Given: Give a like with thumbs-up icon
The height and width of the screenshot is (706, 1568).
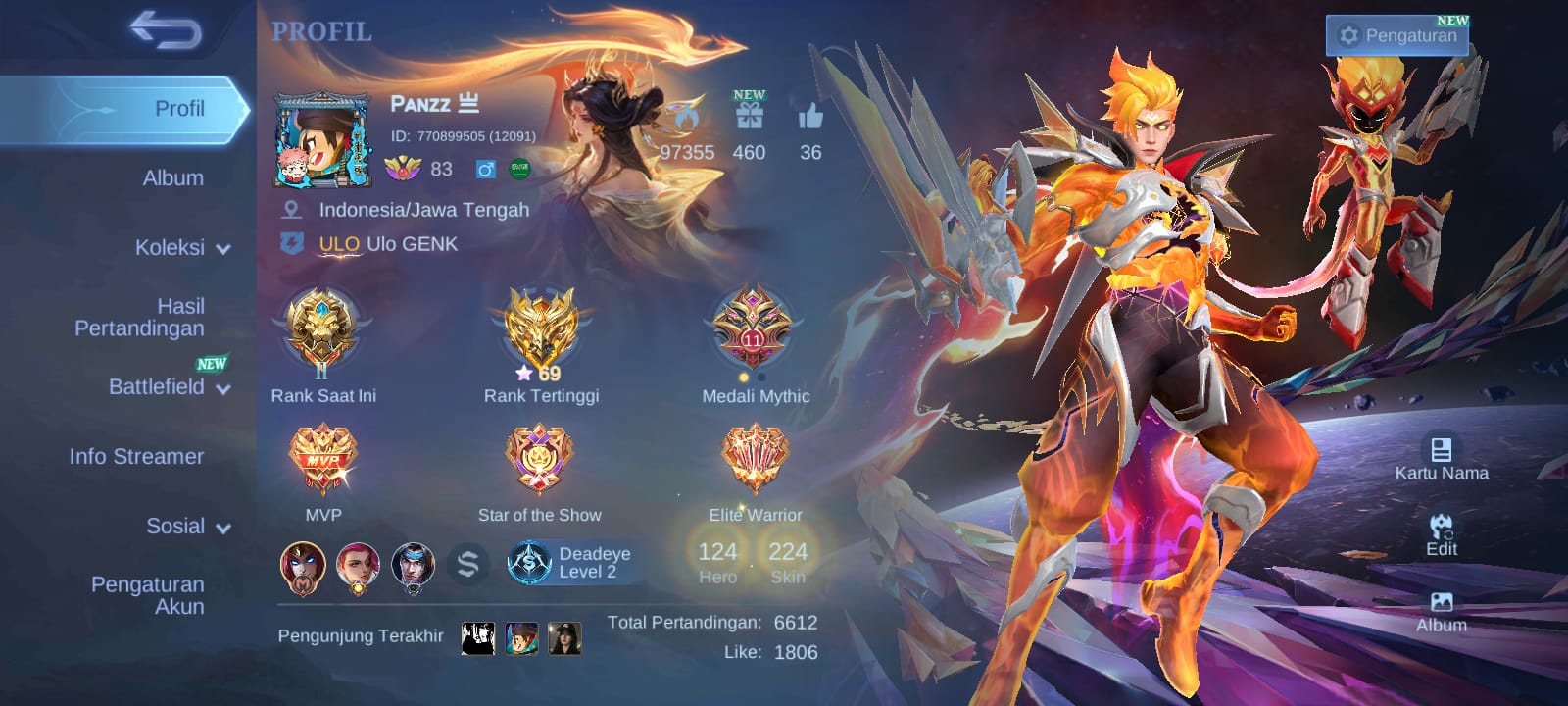Looking at the screenshot, I should click(810, 117).
